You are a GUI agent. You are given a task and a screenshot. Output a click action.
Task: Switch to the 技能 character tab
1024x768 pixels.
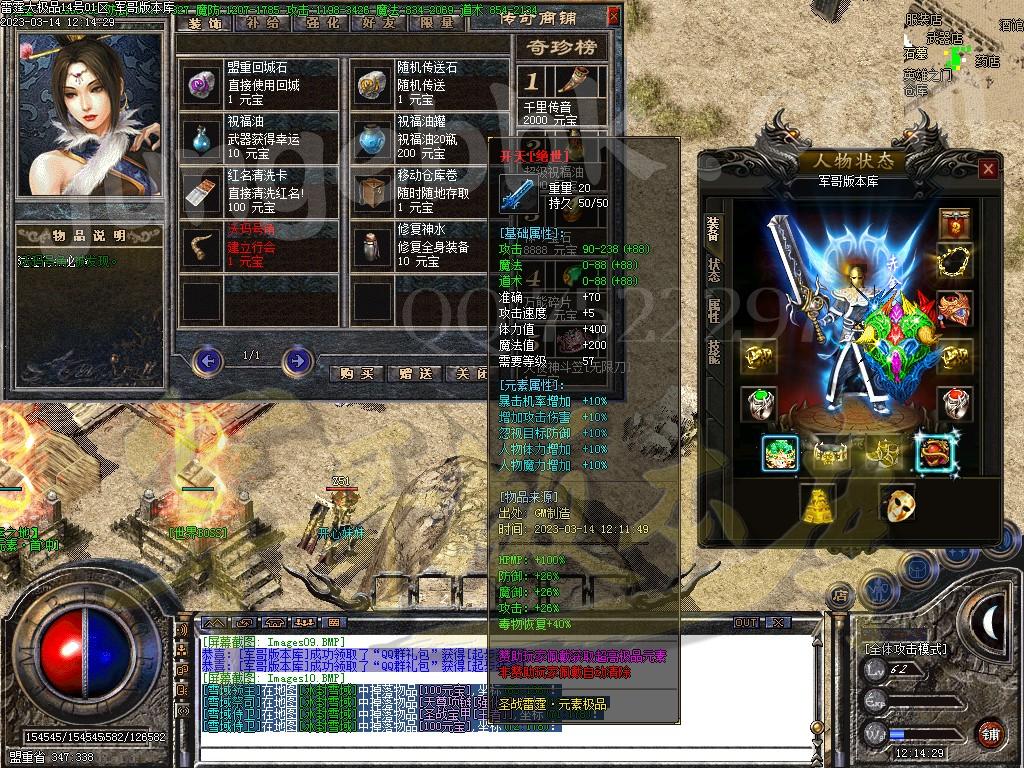click(x=714, y=349)
